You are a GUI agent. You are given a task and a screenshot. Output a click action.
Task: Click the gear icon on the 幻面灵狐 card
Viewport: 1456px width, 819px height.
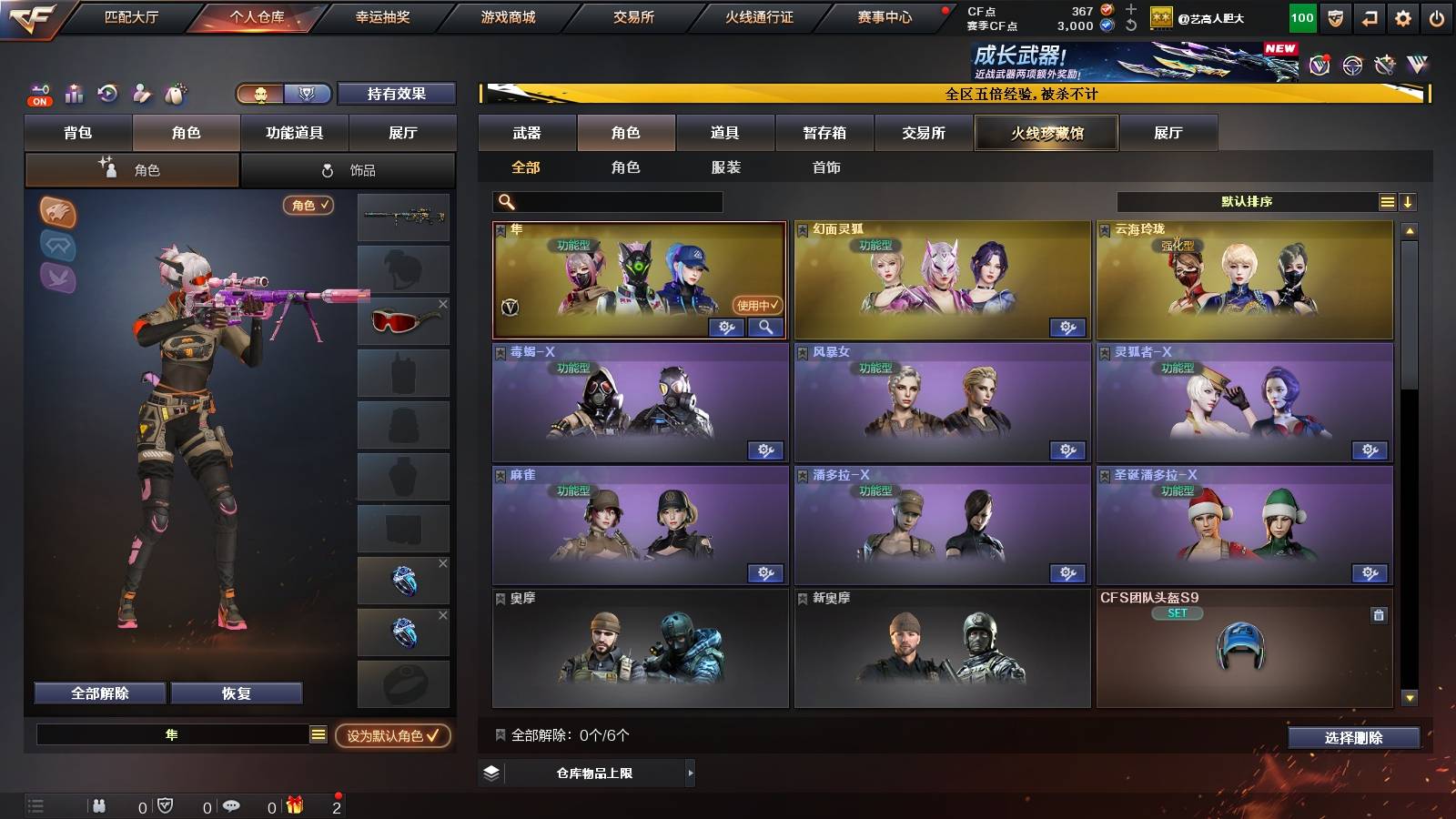tap(1068, 328)
